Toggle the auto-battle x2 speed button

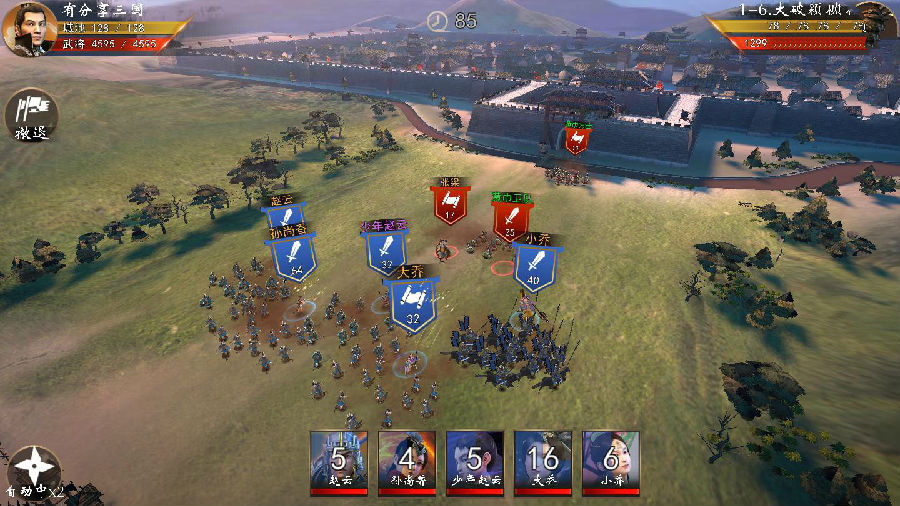[x=33, y=470]
